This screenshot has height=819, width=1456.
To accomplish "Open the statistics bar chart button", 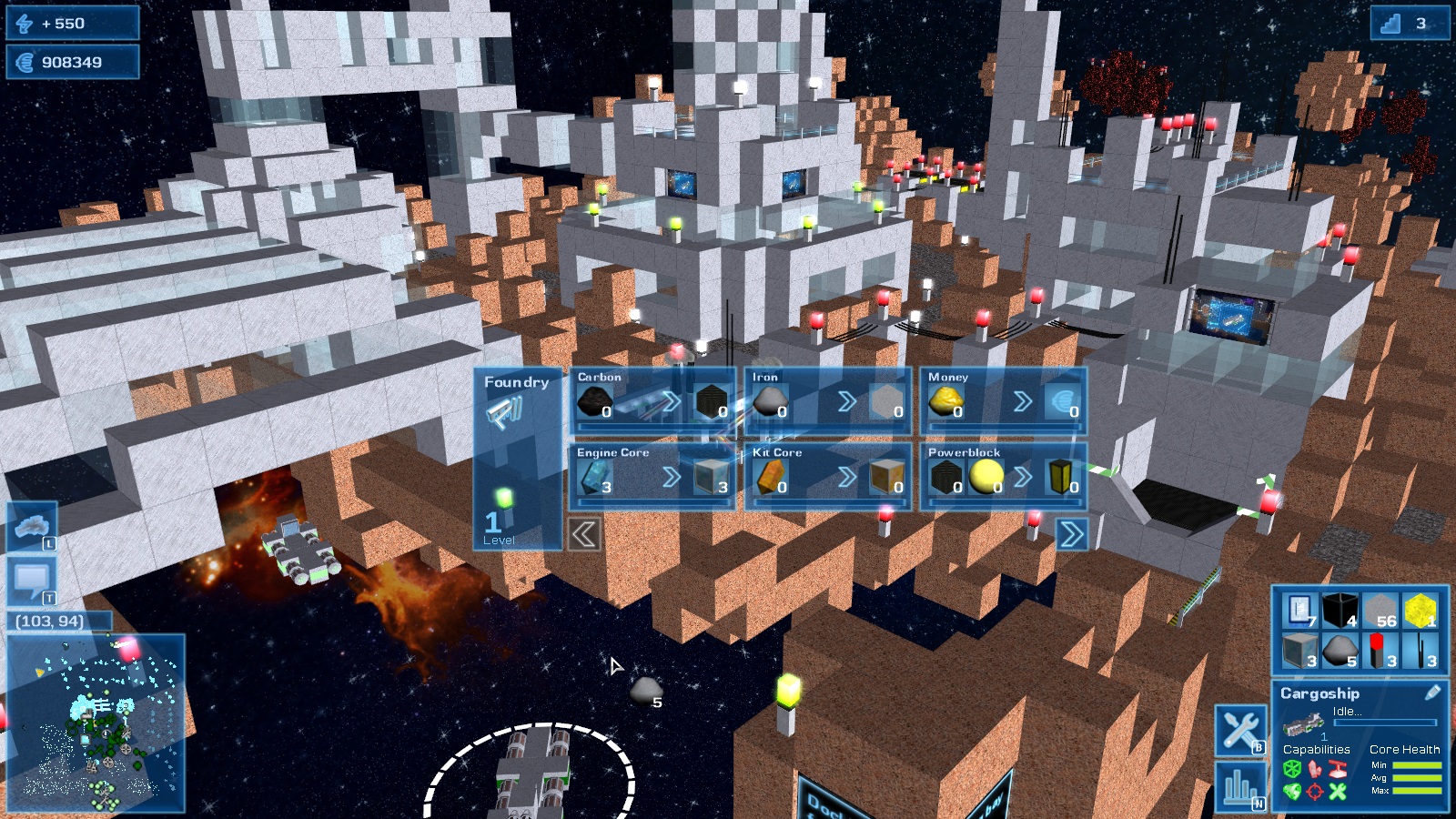I will pos(1240,786).
